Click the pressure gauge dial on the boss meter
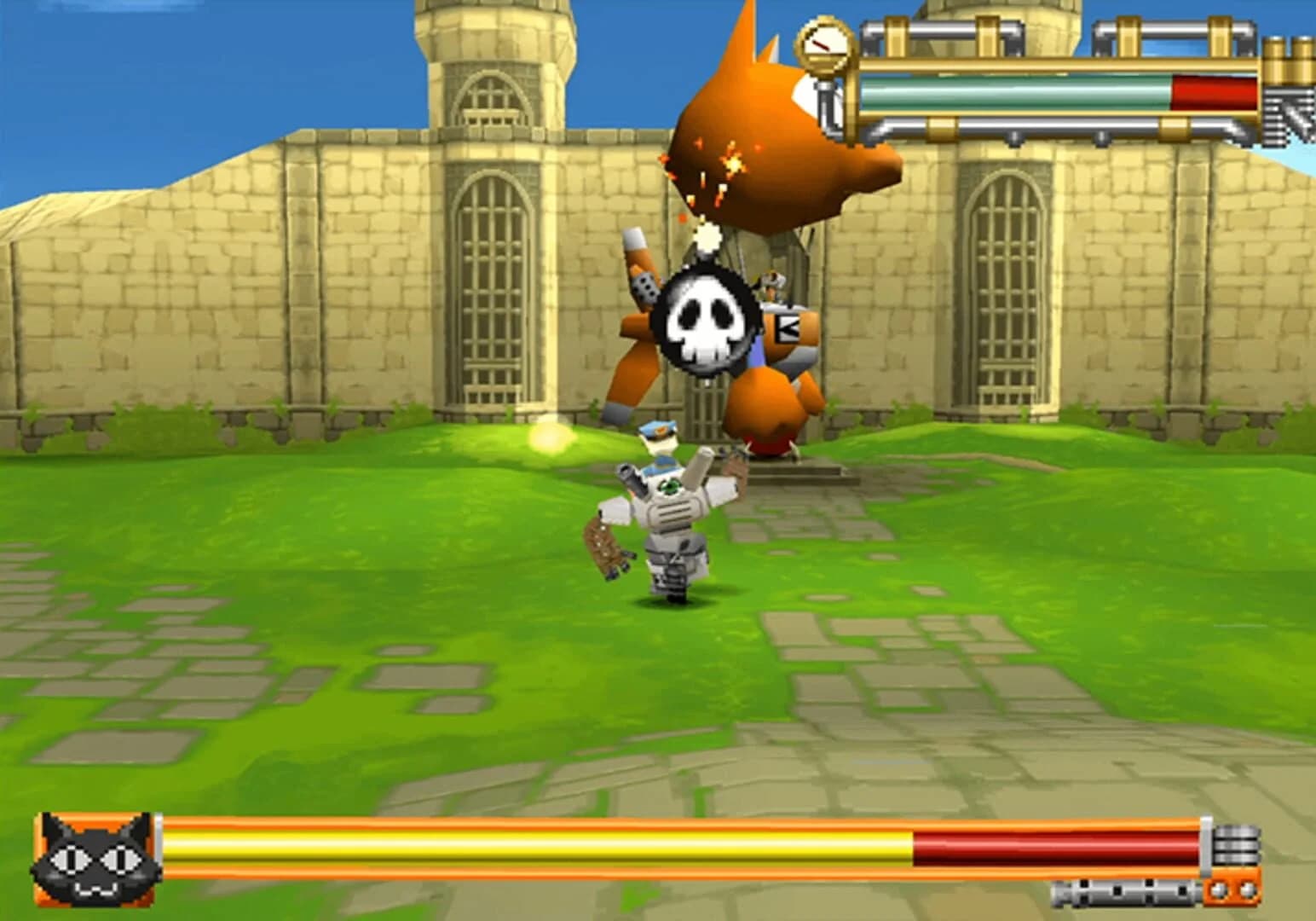 tap(824, 43)
